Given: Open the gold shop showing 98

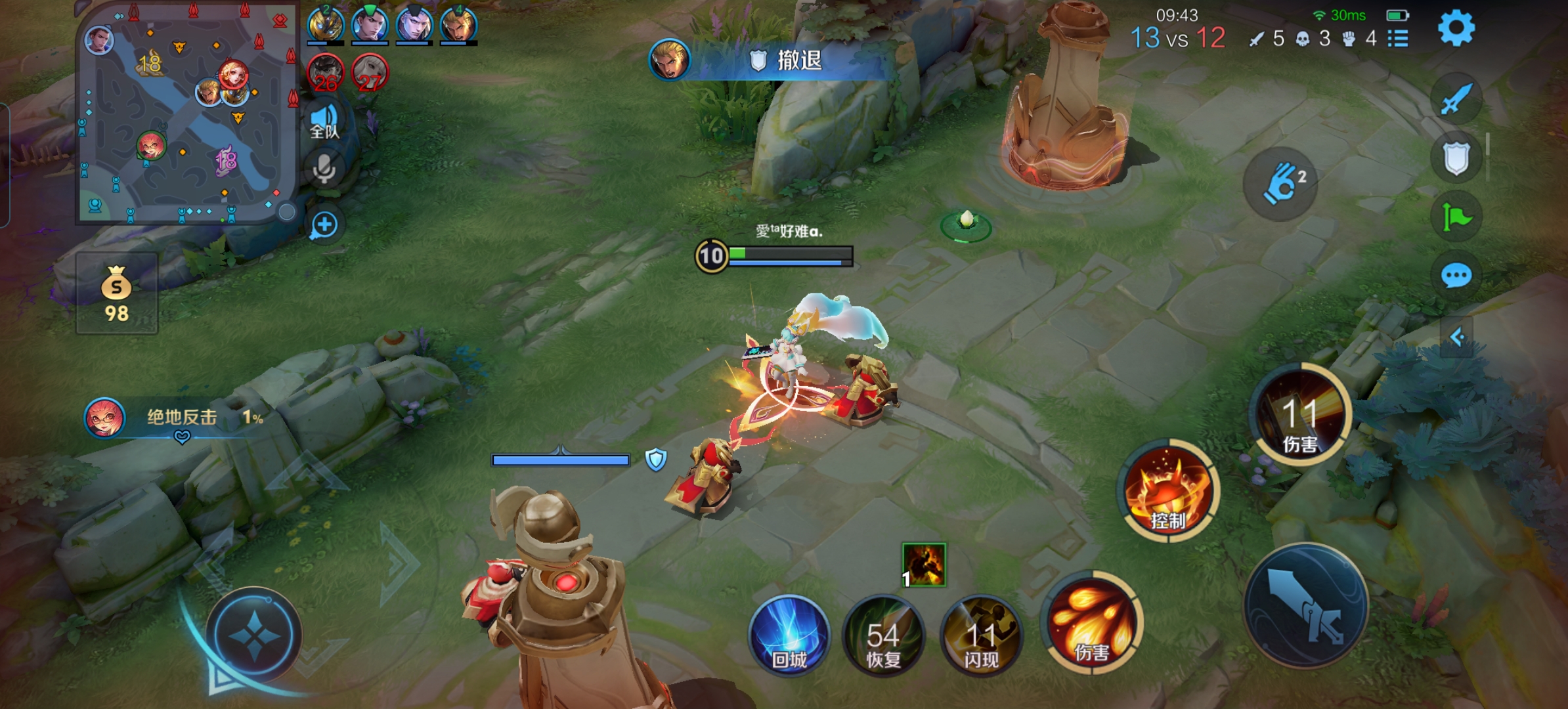Looking at the screenshot, I should [117, 293].
